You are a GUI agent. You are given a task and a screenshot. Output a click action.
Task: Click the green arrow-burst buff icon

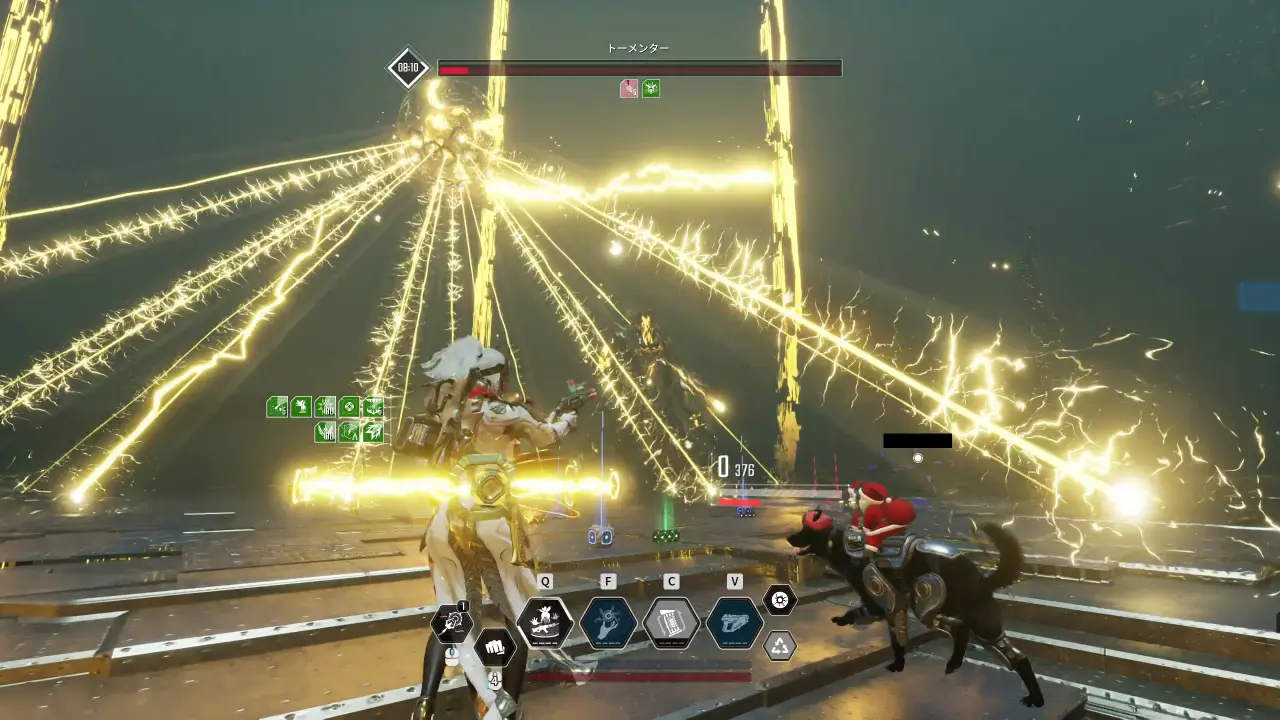pos(373,432)
